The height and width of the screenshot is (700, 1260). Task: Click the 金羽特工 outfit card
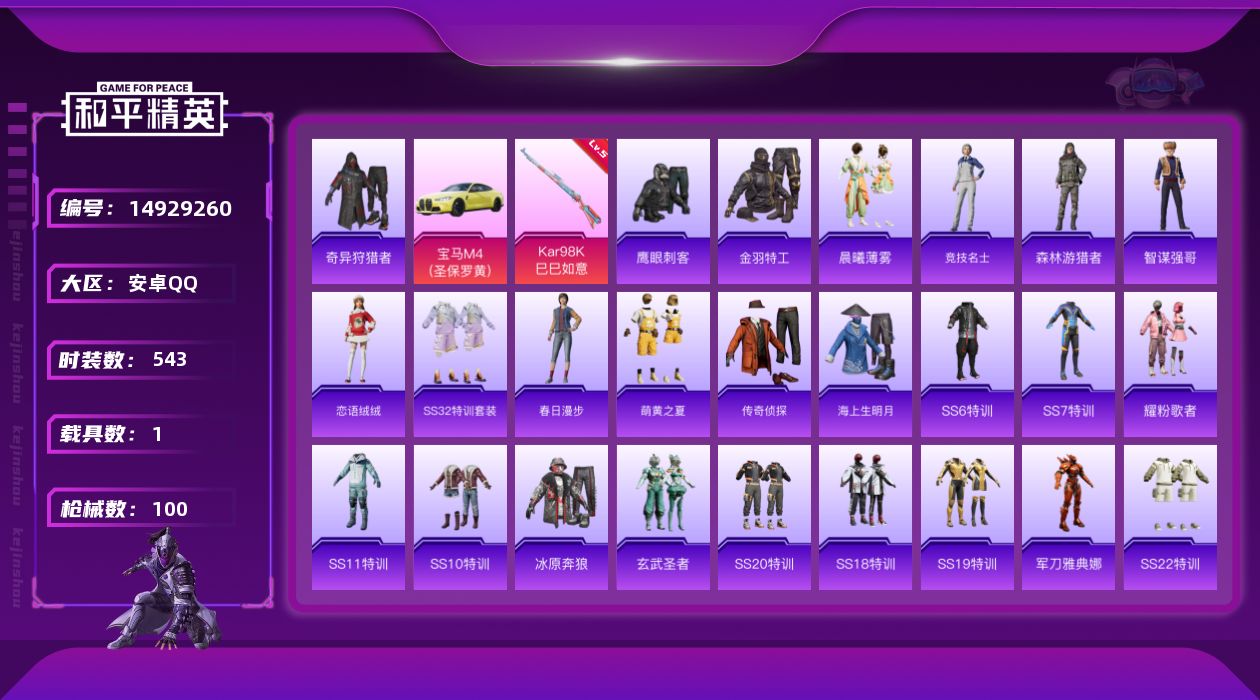click(x=764, y=210)
